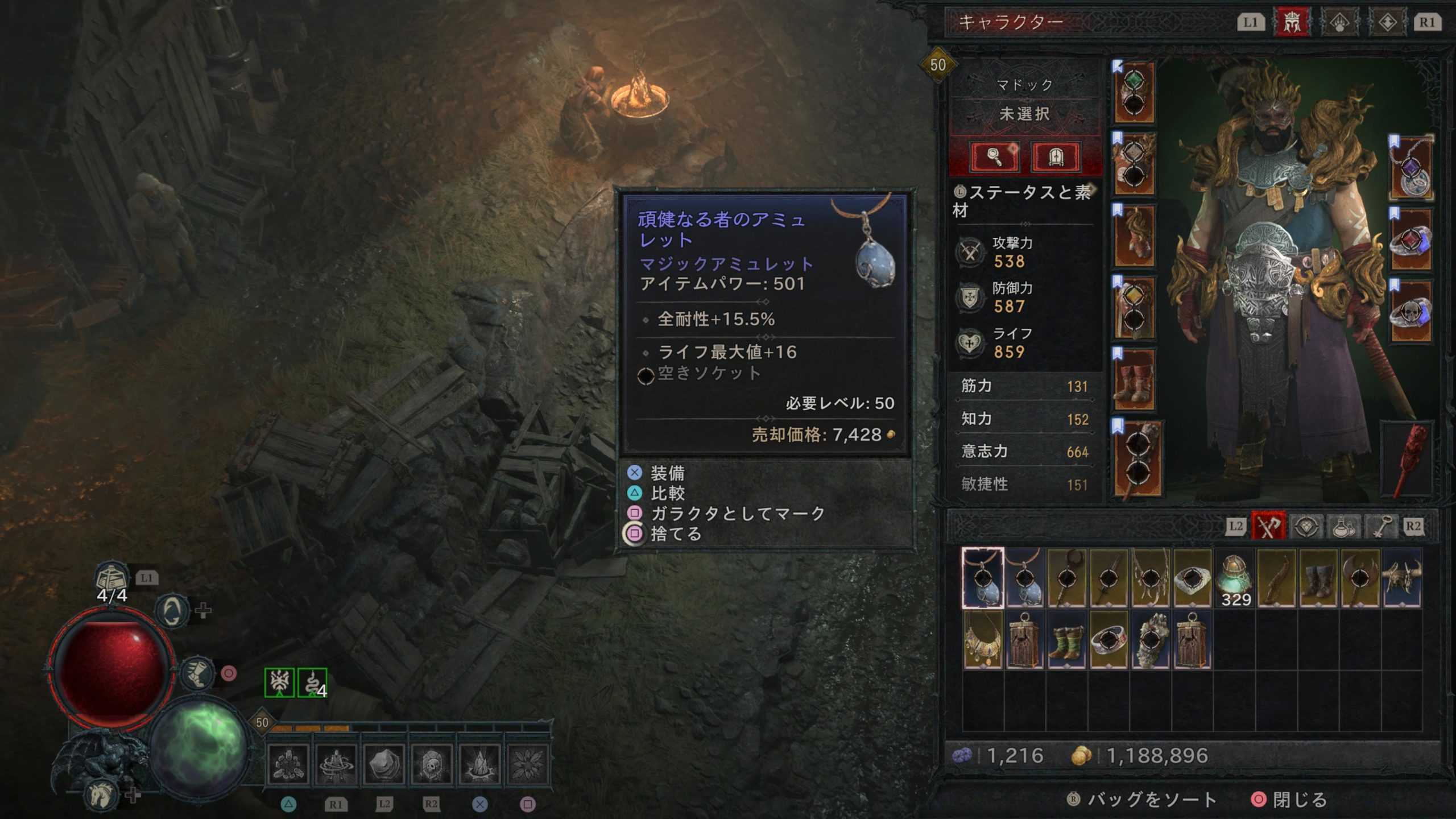Open the key items inventory tab

[x=1381, y=527]
